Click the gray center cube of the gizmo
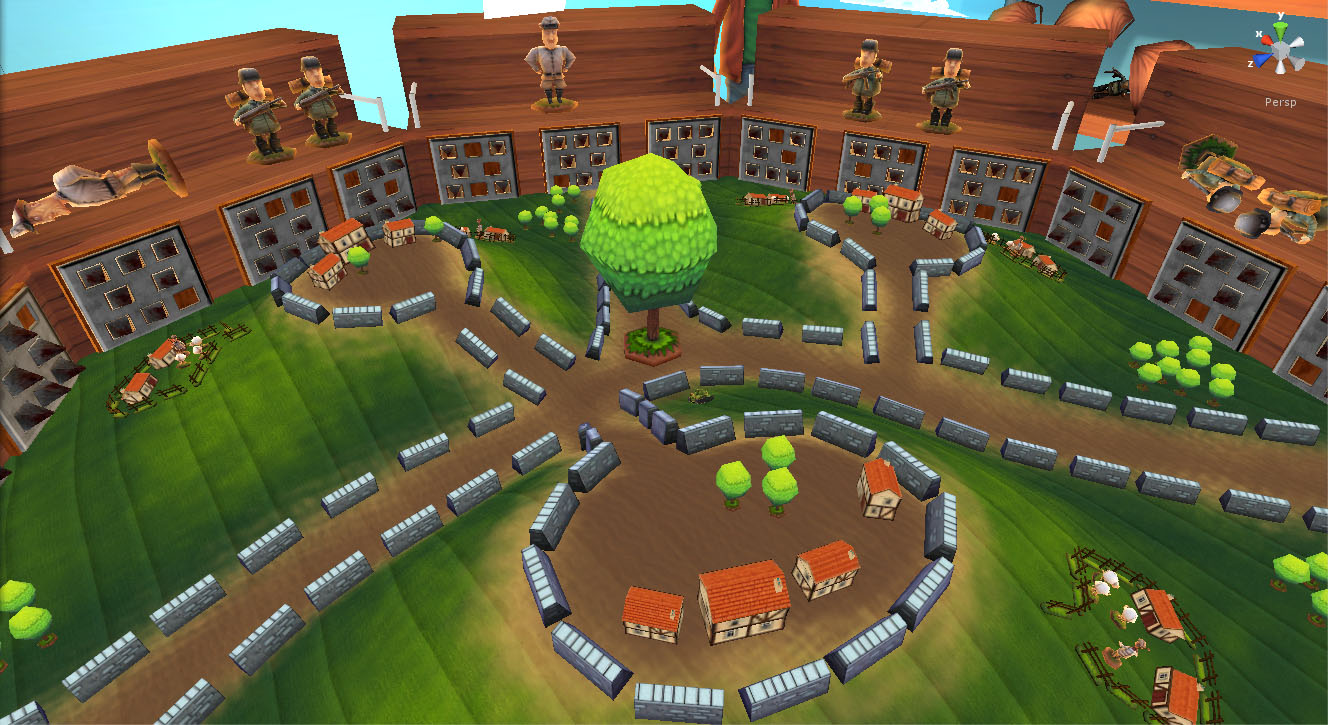The height and width of the screenshot is (725, 1328). point(1281,50)
